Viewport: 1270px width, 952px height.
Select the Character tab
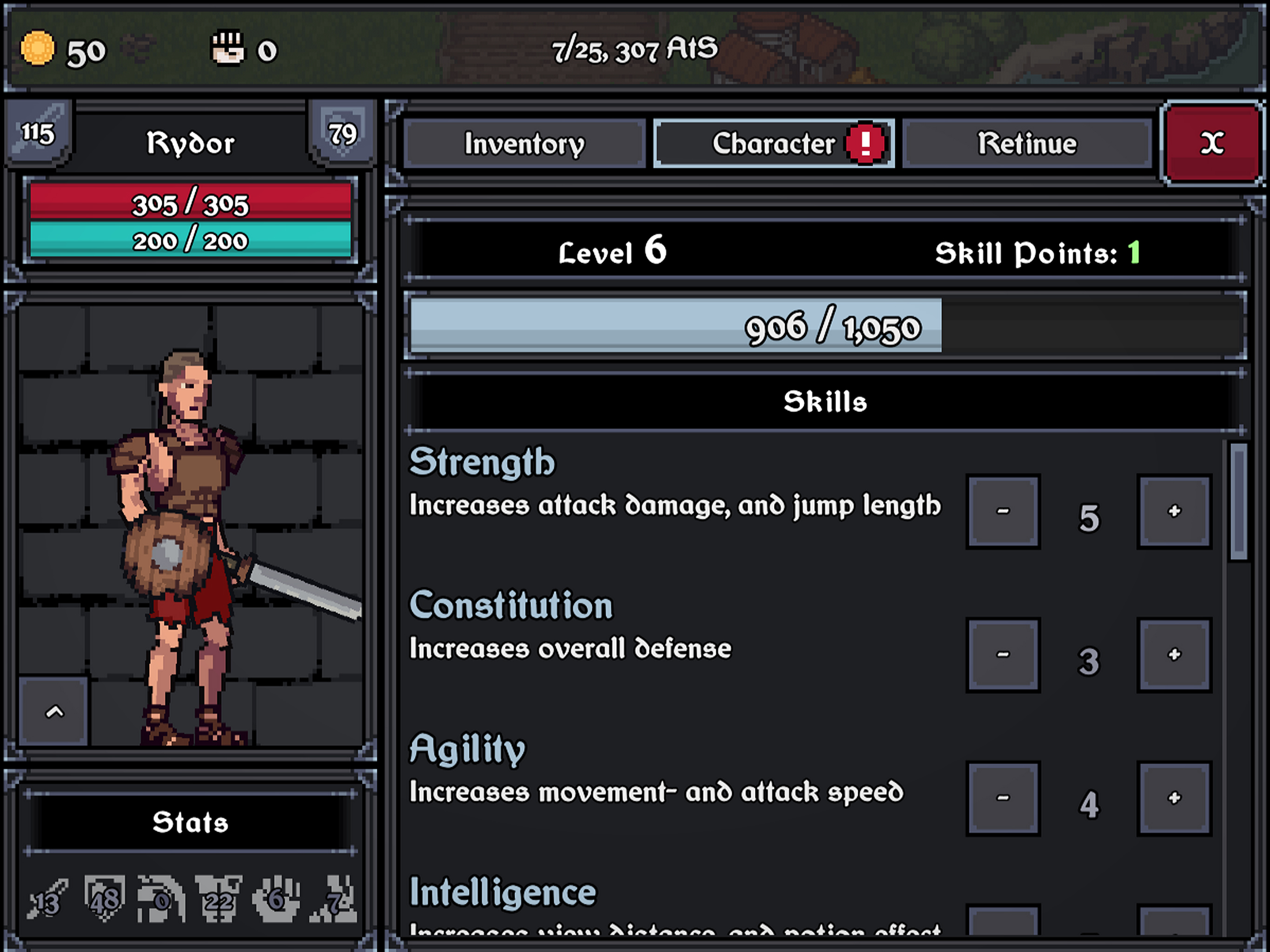click(x=774, y=144)
